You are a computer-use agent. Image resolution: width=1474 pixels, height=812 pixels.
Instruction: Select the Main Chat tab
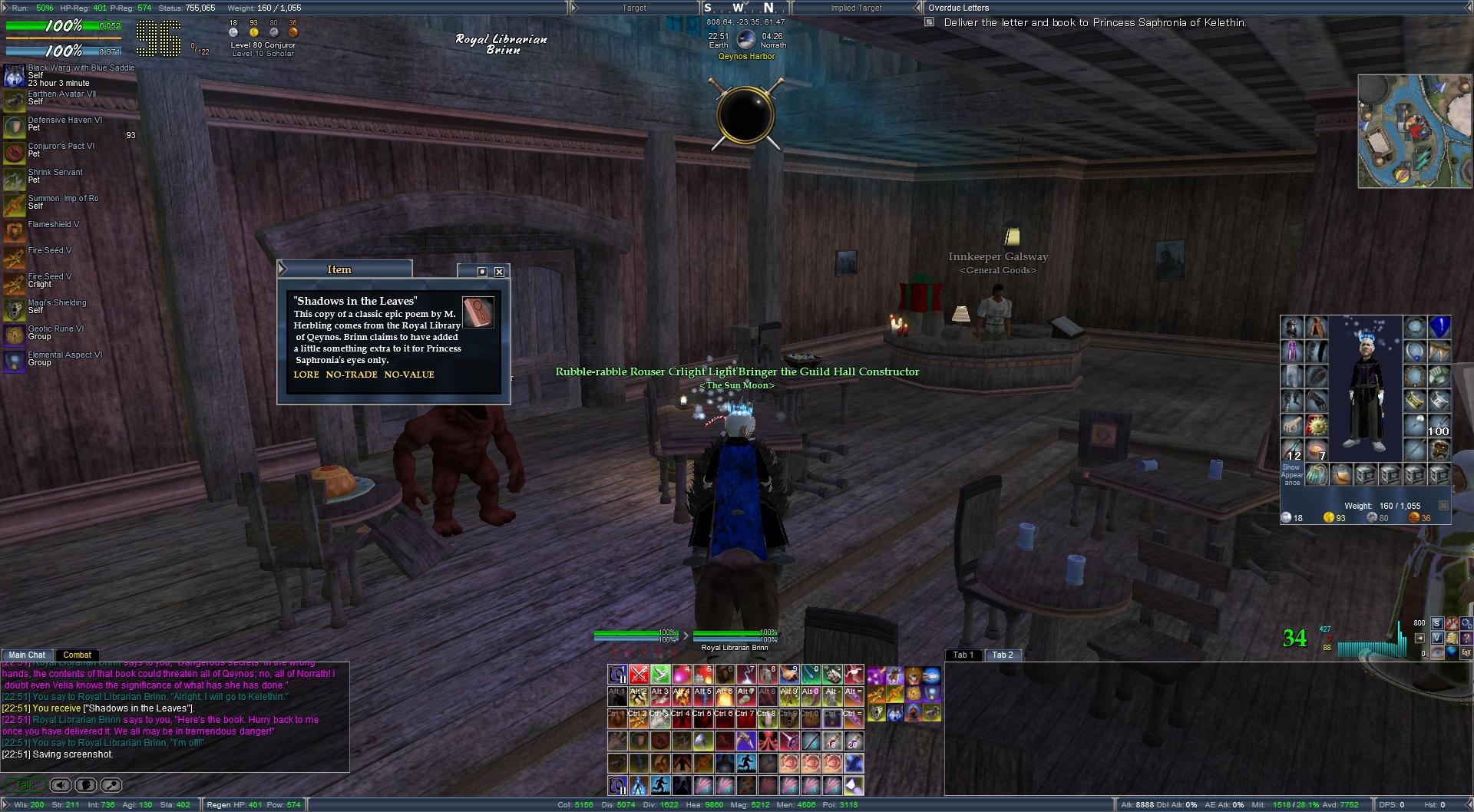coord(27,655)
